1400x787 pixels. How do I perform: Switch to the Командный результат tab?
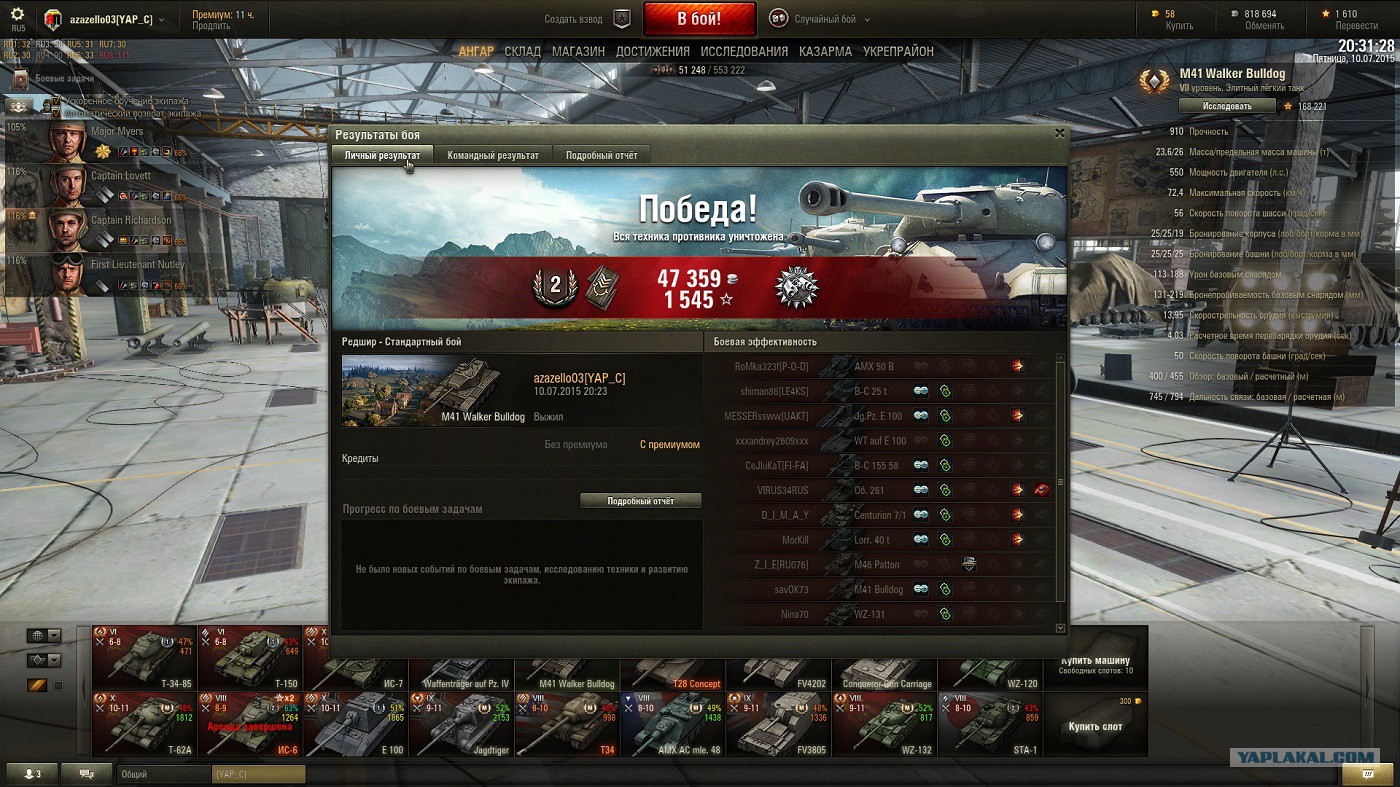pyautogui.click(x=493, y=155)
